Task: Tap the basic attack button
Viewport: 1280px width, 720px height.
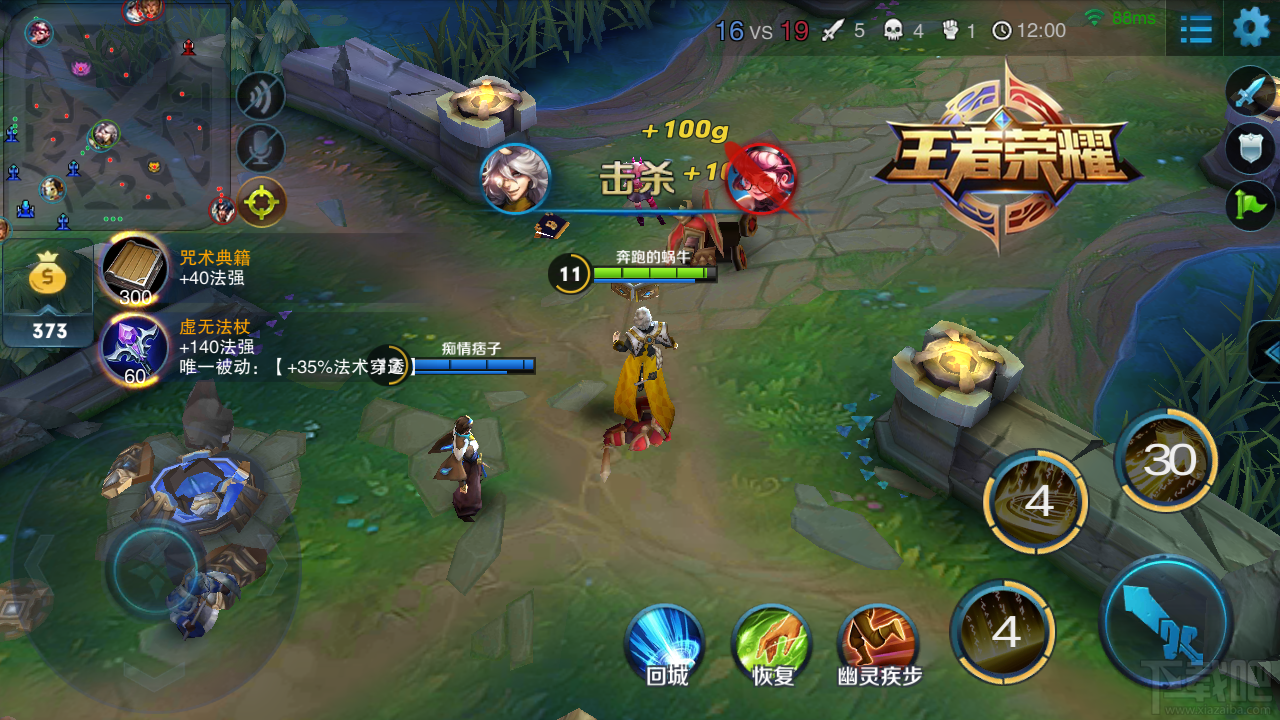Action: [1164, 620]
